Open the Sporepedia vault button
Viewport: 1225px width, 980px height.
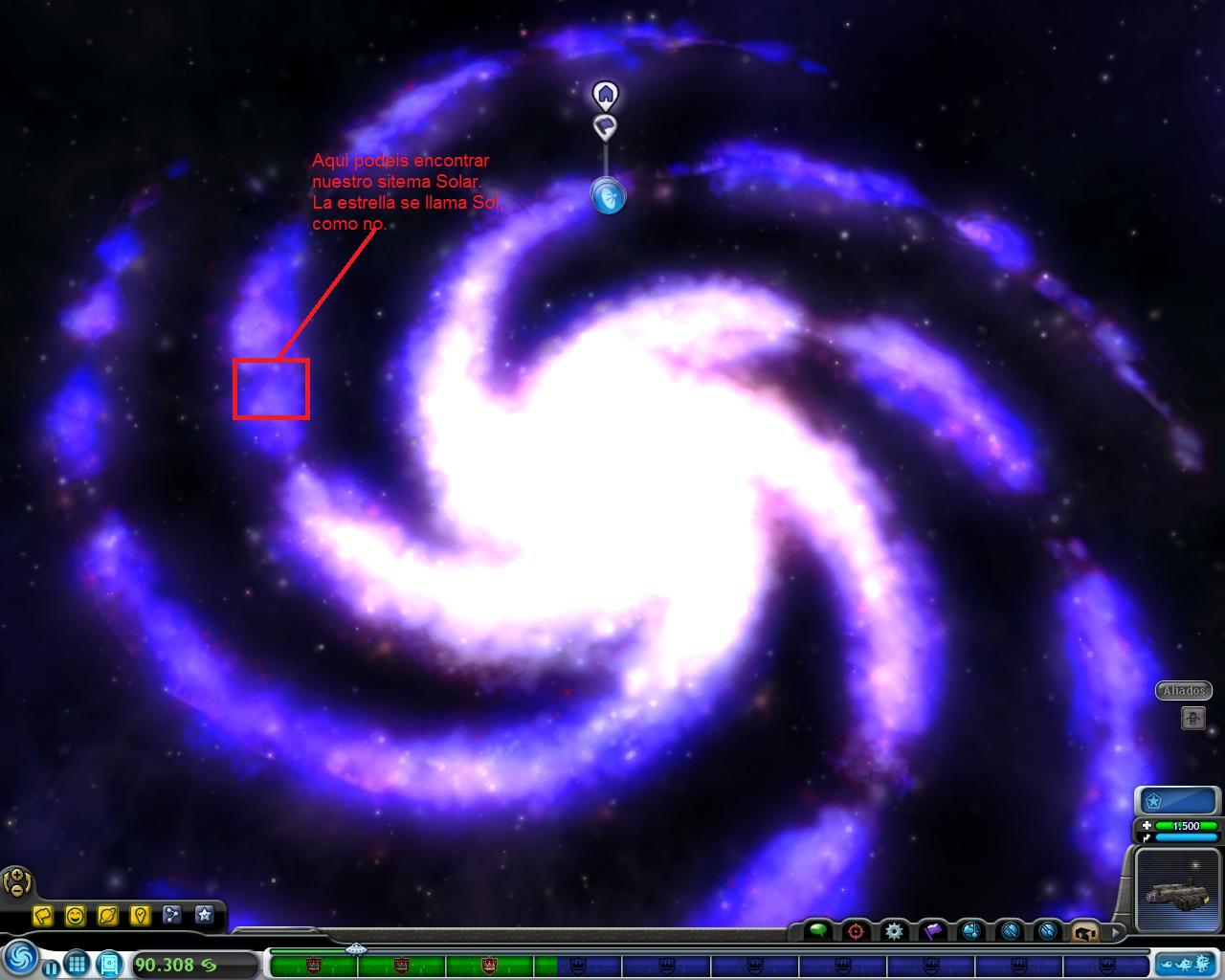point(108,965)
